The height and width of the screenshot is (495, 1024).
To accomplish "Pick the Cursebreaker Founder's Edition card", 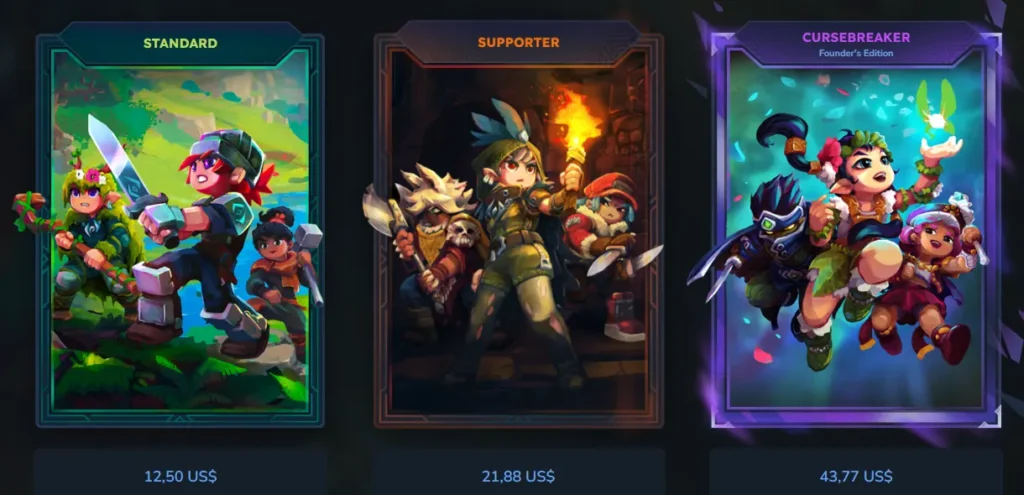I will coord(855,230).
